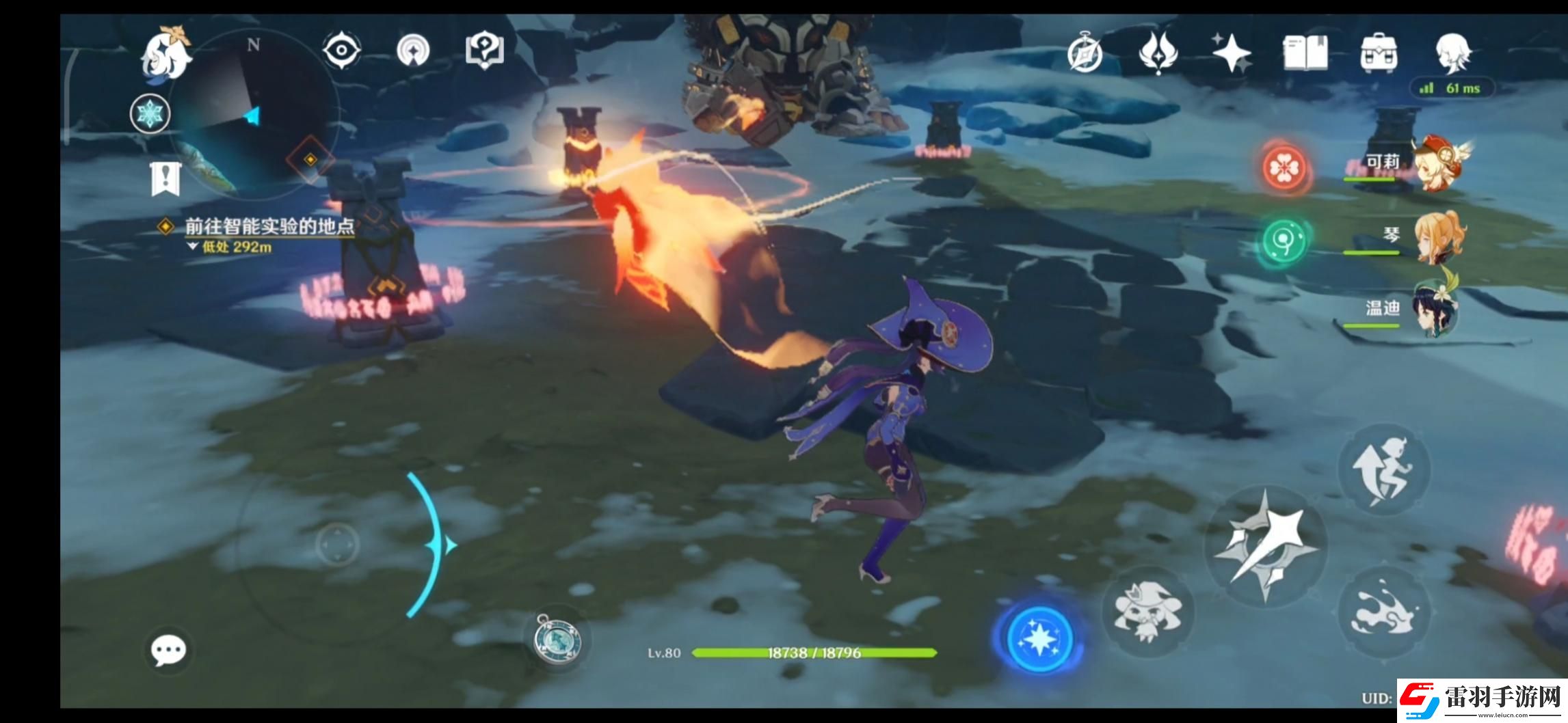Image resolution: width=1568 pixels, height=723 pixels.
Task: Open the battle pass wings icon
Action: (x=1158, y=52)
